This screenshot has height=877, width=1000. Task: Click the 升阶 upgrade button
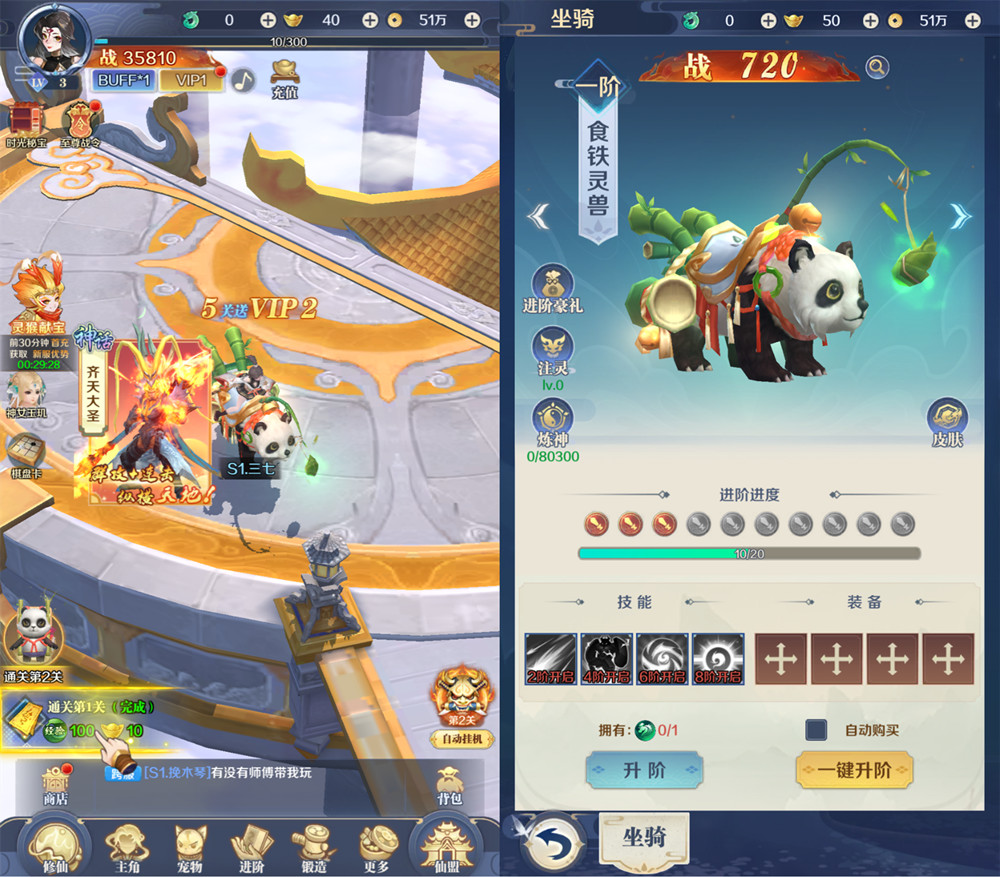(644, 771)
